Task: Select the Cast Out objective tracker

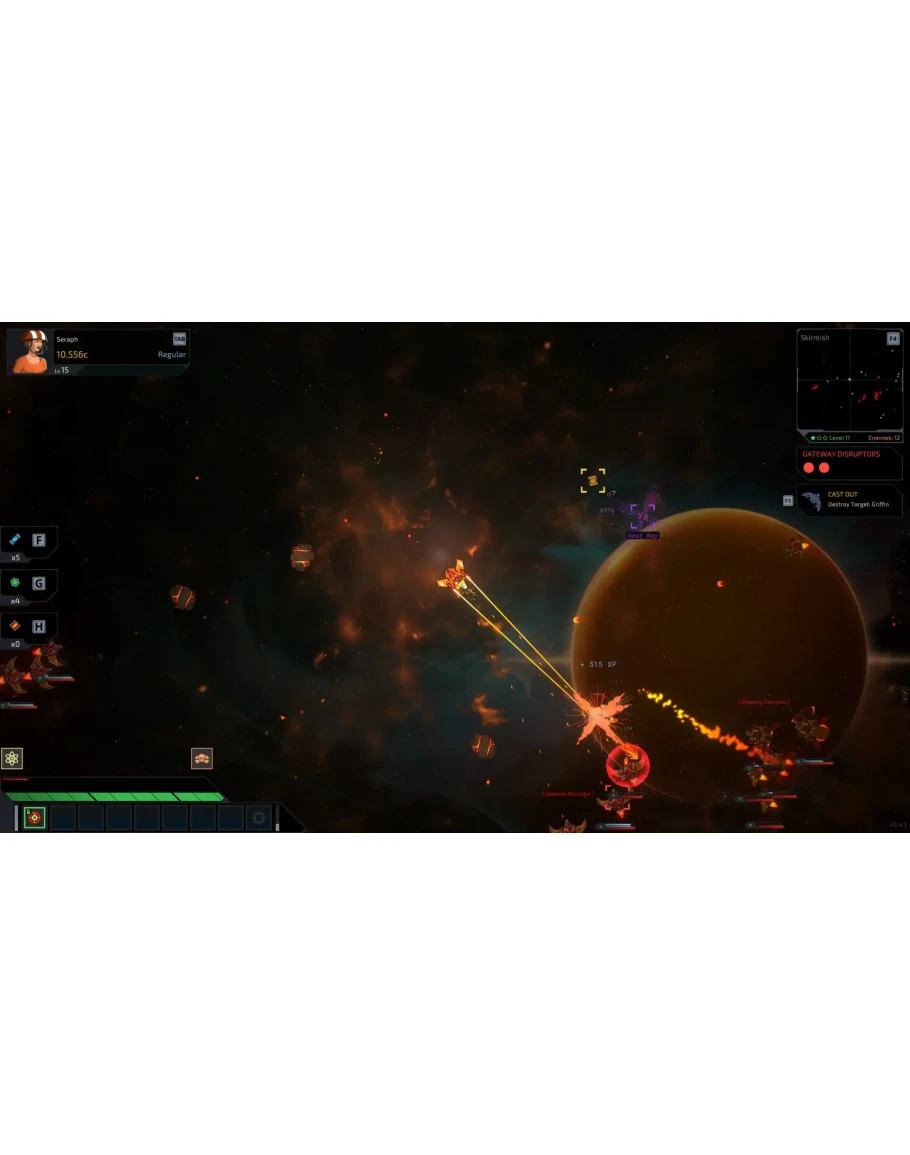Action: (x=849, y=499)
